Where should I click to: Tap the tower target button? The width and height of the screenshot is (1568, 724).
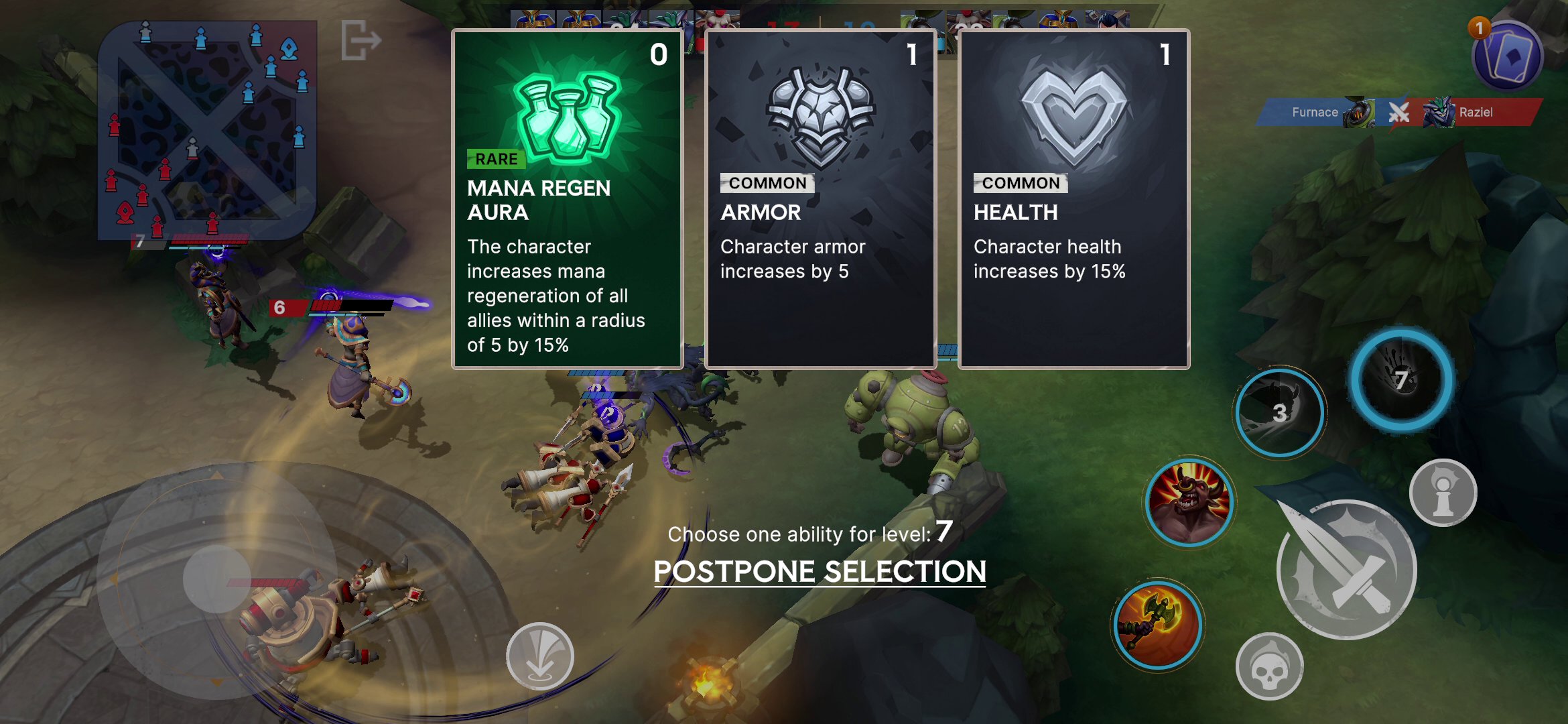1443,492
